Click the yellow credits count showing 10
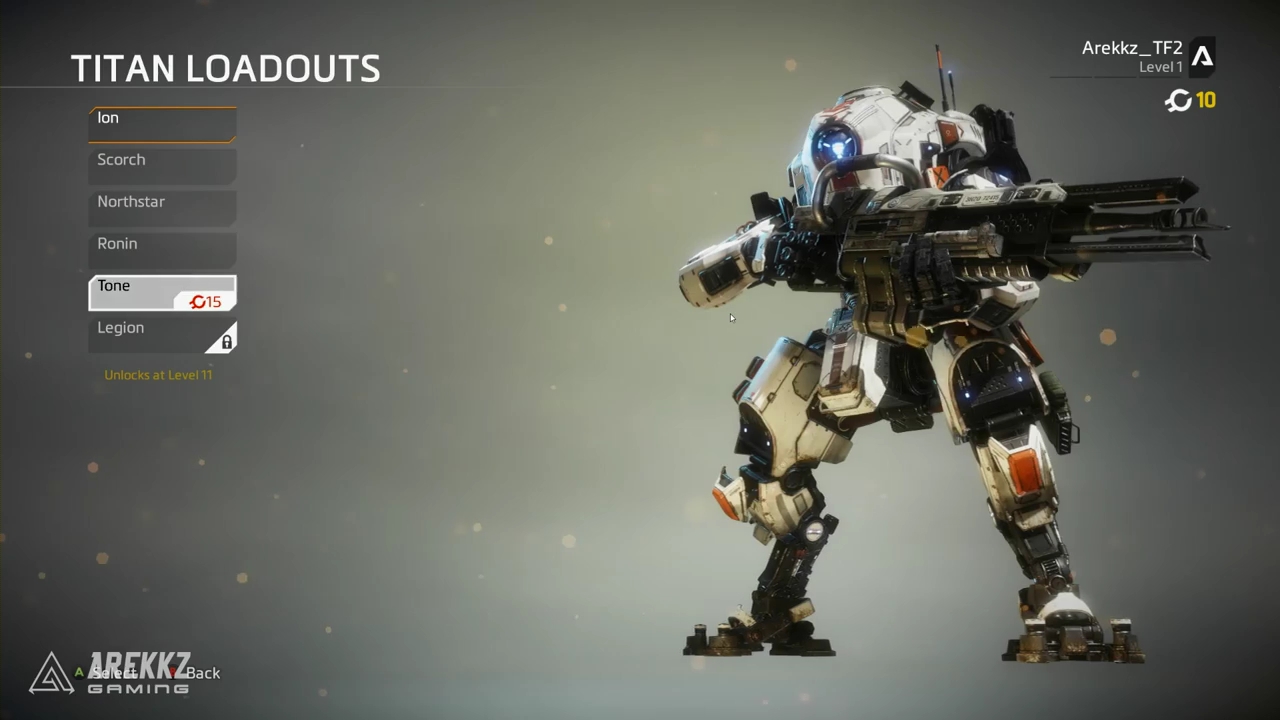Screen dimensions: 1280x720 pyautogui.click(x=1206, y=100)
